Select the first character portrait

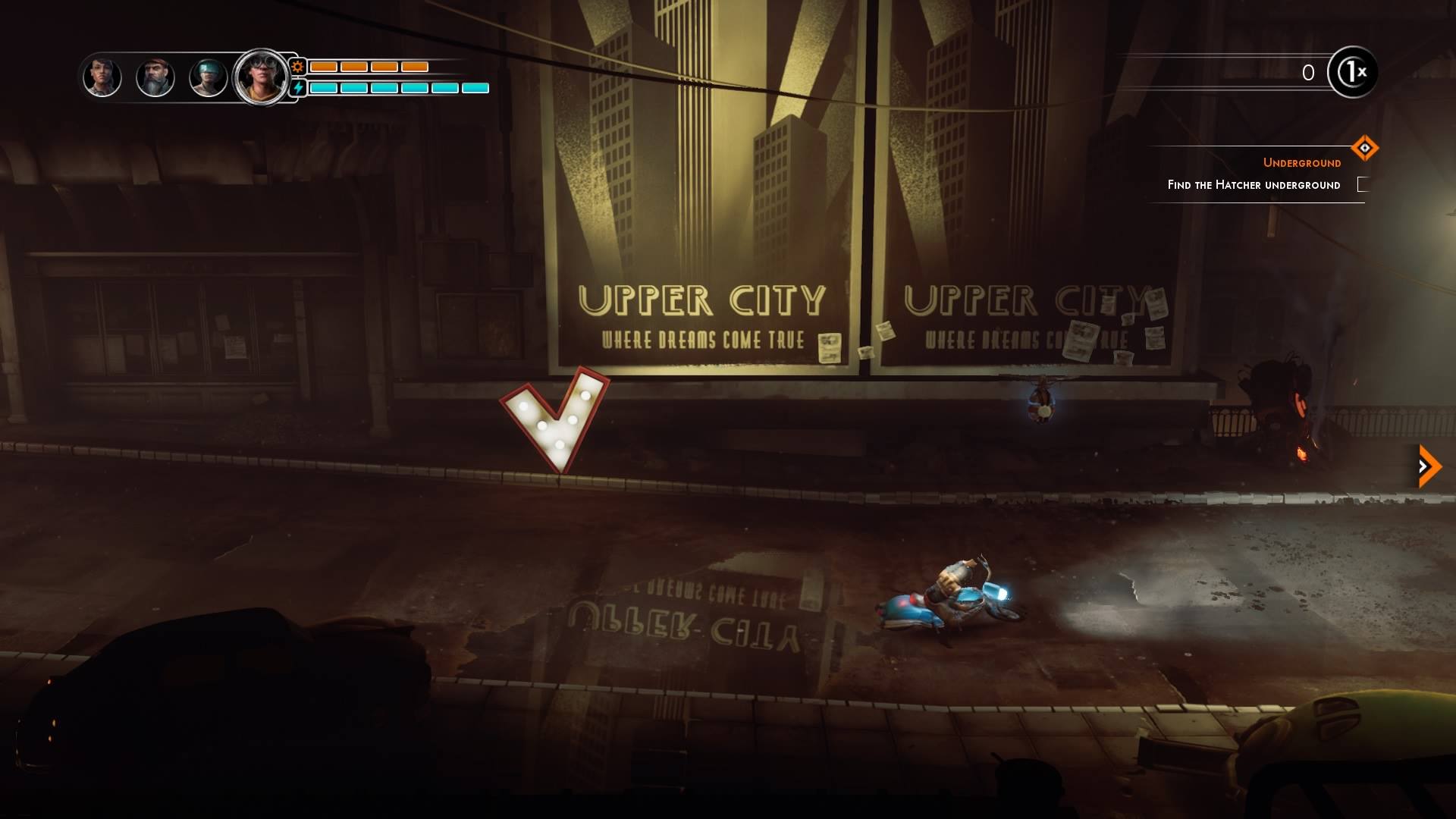[x=102, y=76]
